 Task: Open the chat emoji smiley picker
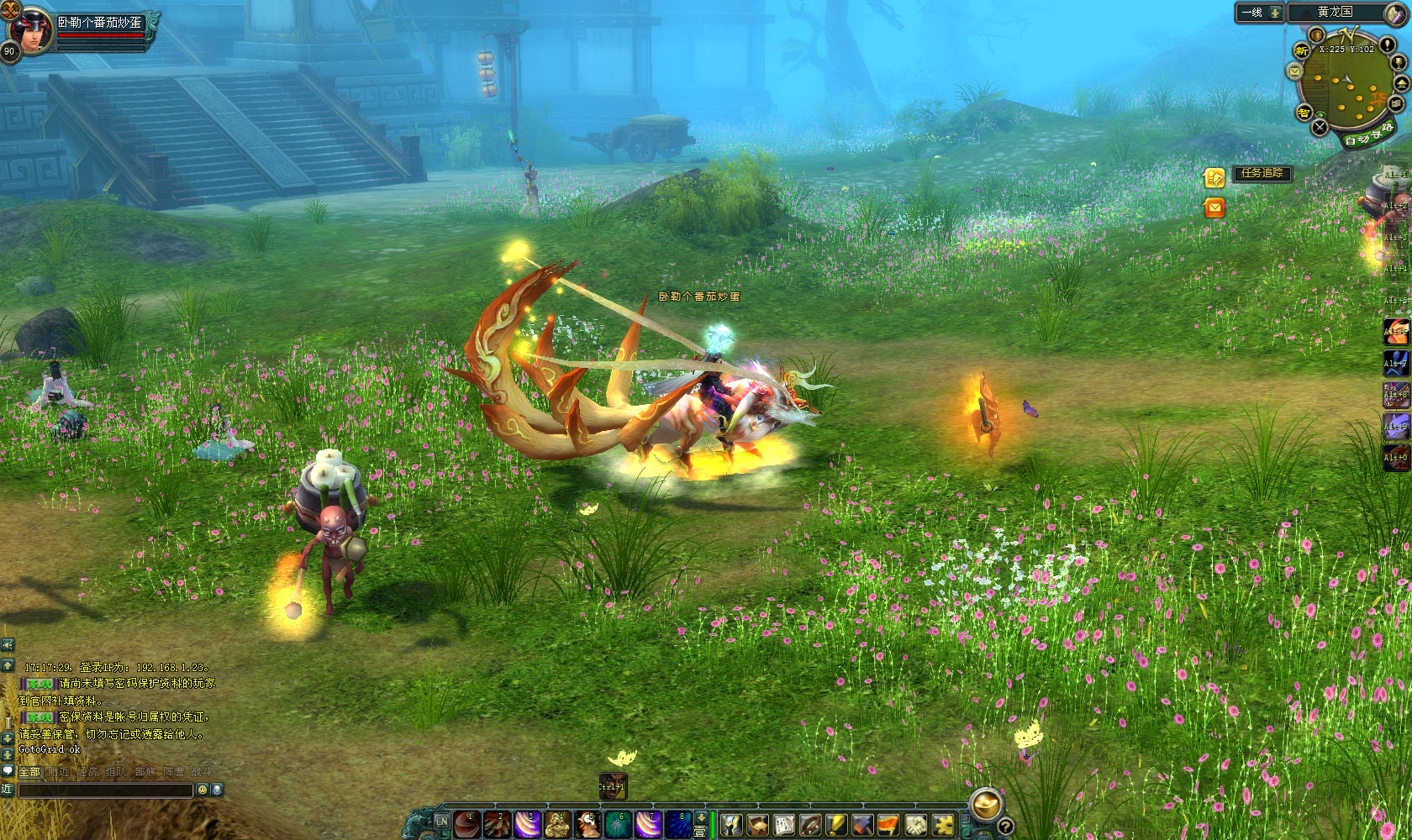coord(202,790)
